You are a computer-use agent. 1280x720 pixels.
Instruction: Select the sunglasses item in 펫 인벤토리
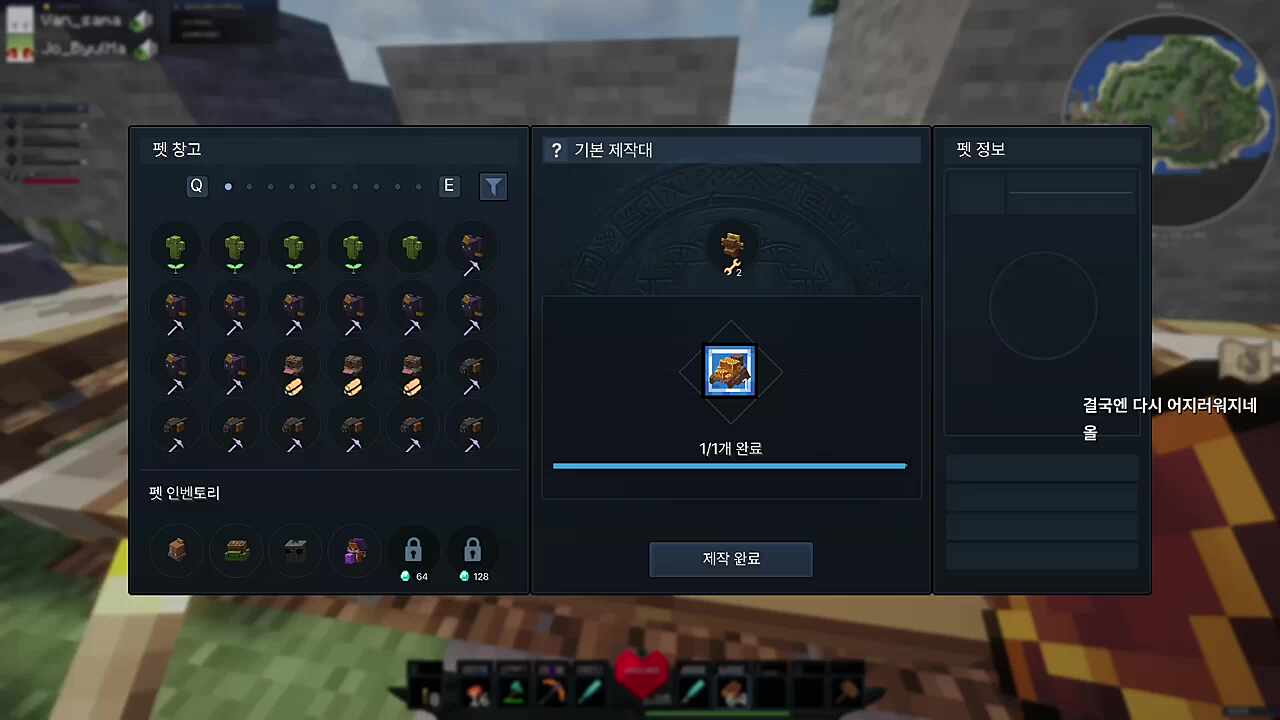point(294,550)
